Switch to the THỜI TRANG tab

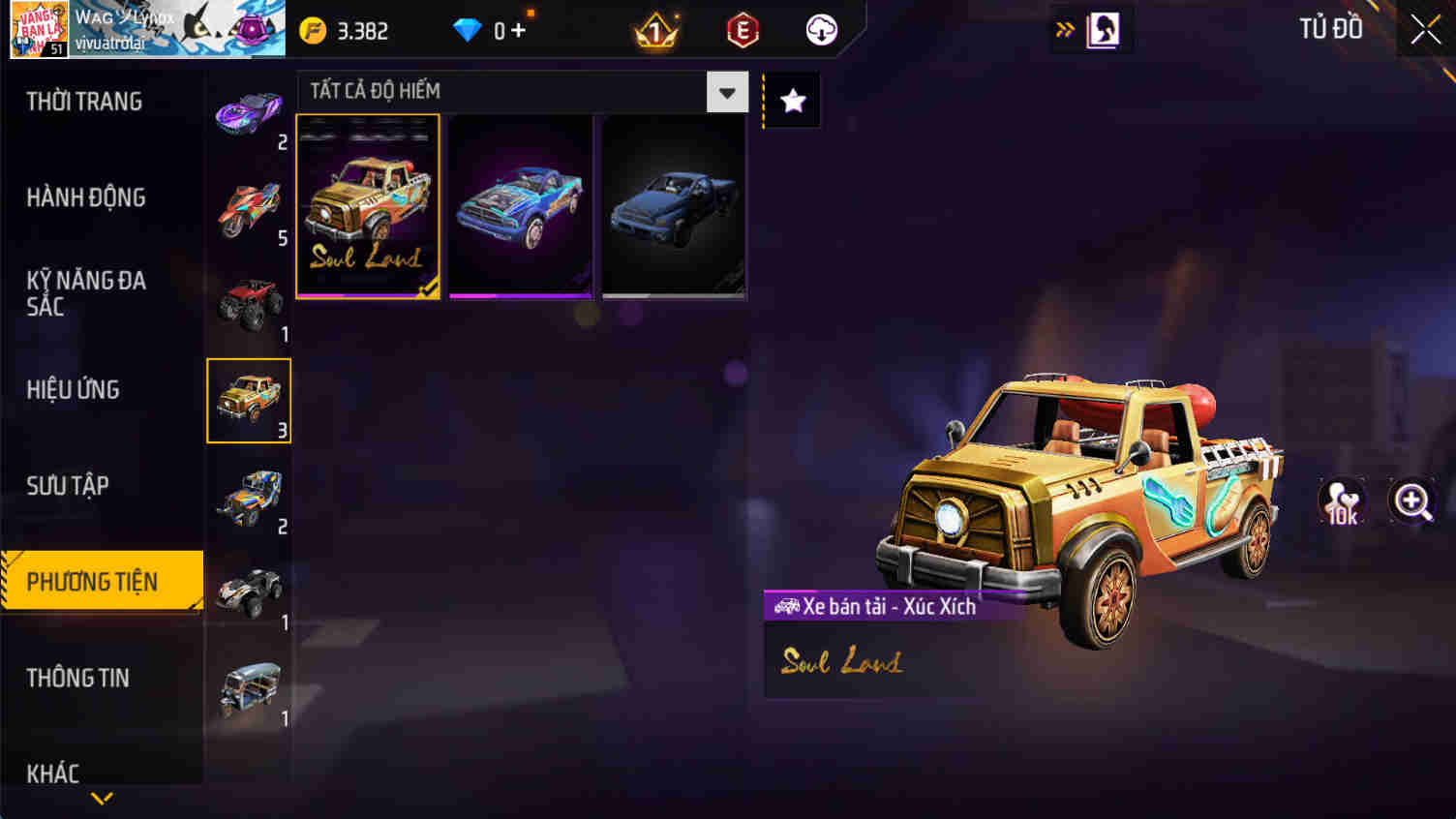83,101
